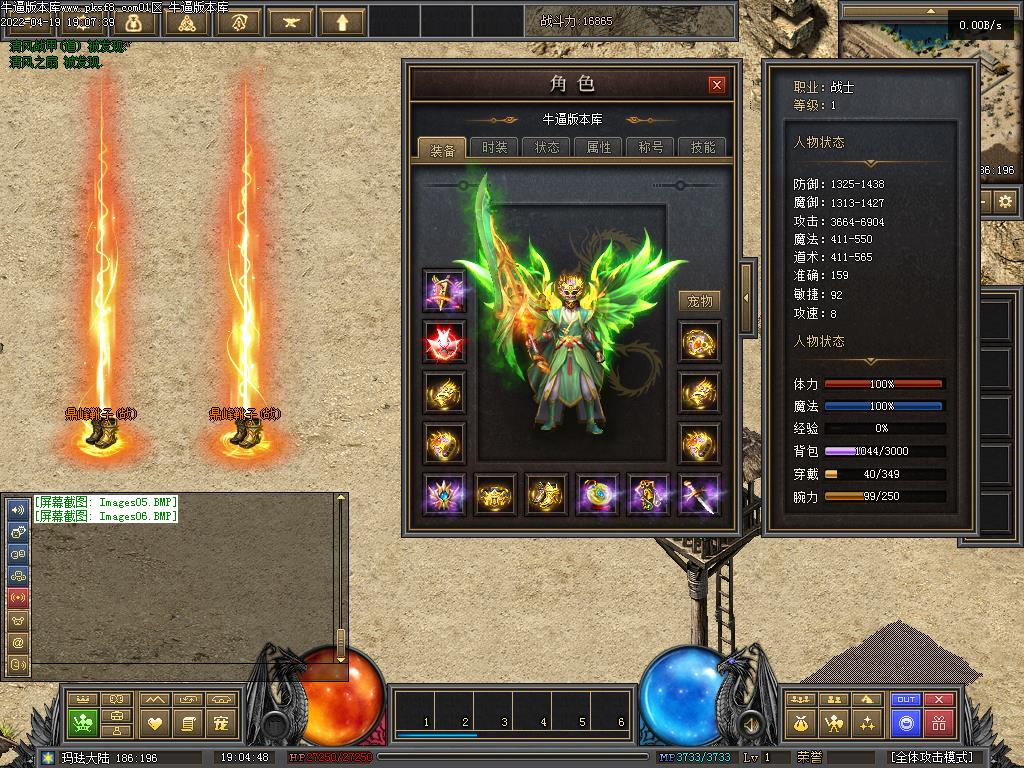Screen dimensions: 1024x768
Task: Show the 属性 tab
Action: pyautogui.click(x=599, y=147)
